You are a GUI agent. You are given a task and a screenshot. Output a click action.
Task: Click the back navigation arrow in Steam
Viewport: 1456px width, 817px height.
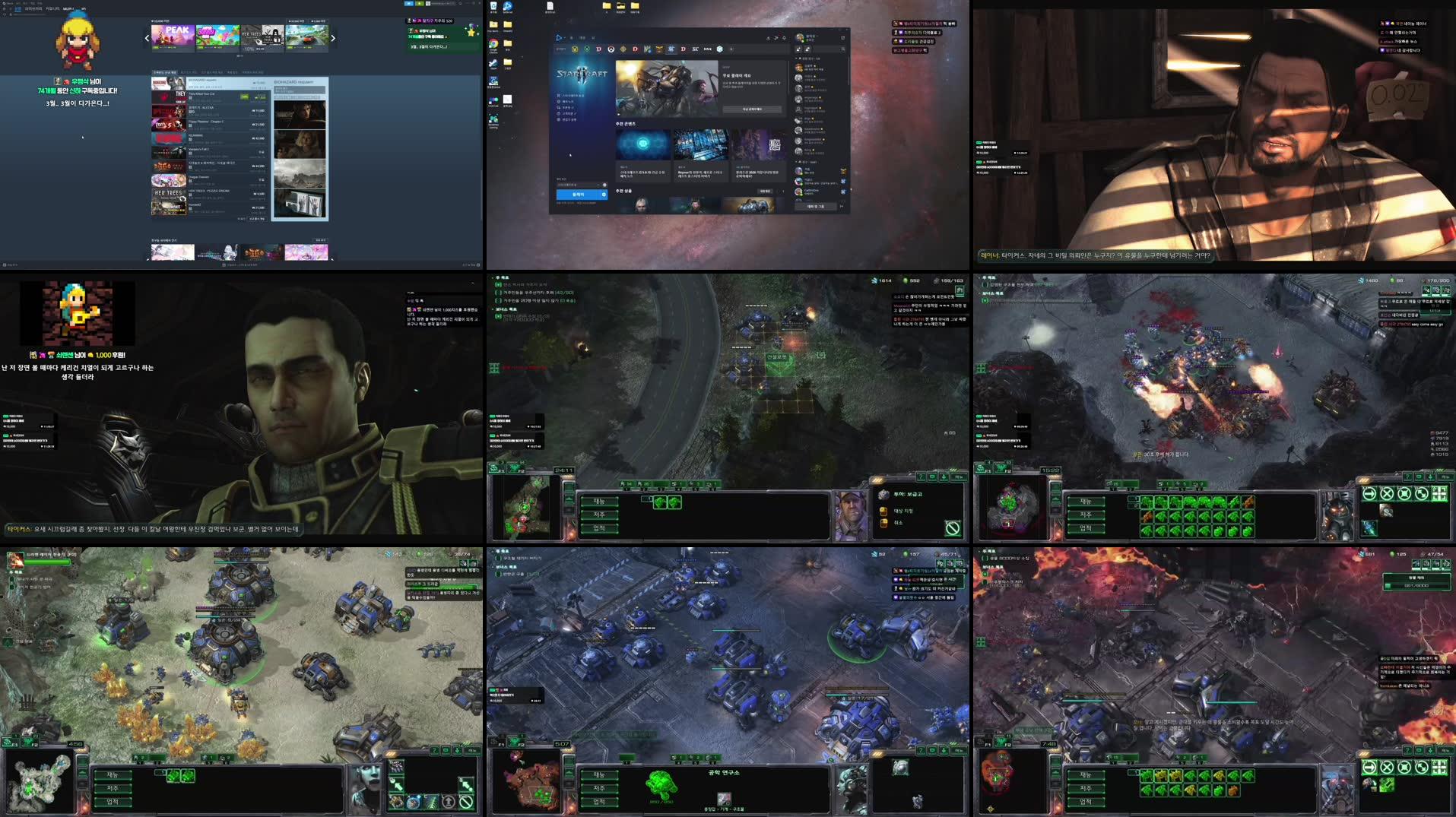tap(5, 9)
